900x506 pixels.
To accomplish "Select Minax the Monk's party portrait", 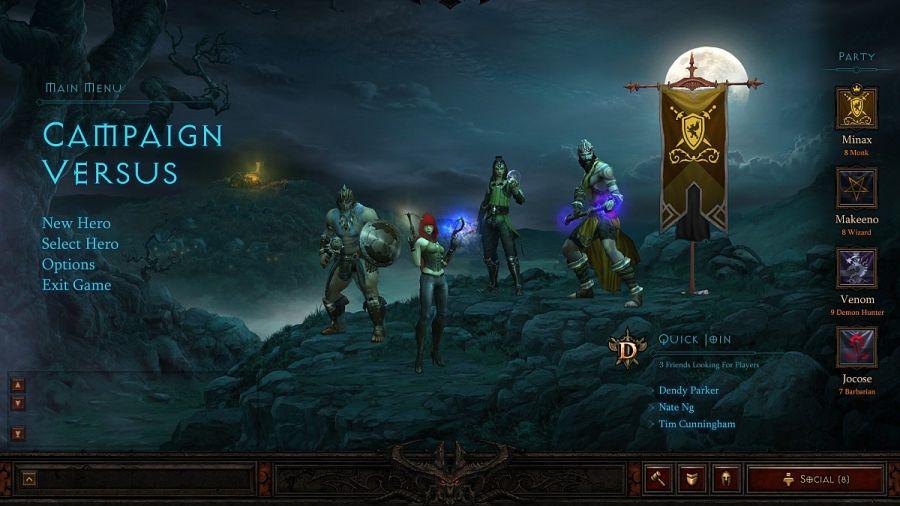I will pyautogui.click(x=856, y=108).
